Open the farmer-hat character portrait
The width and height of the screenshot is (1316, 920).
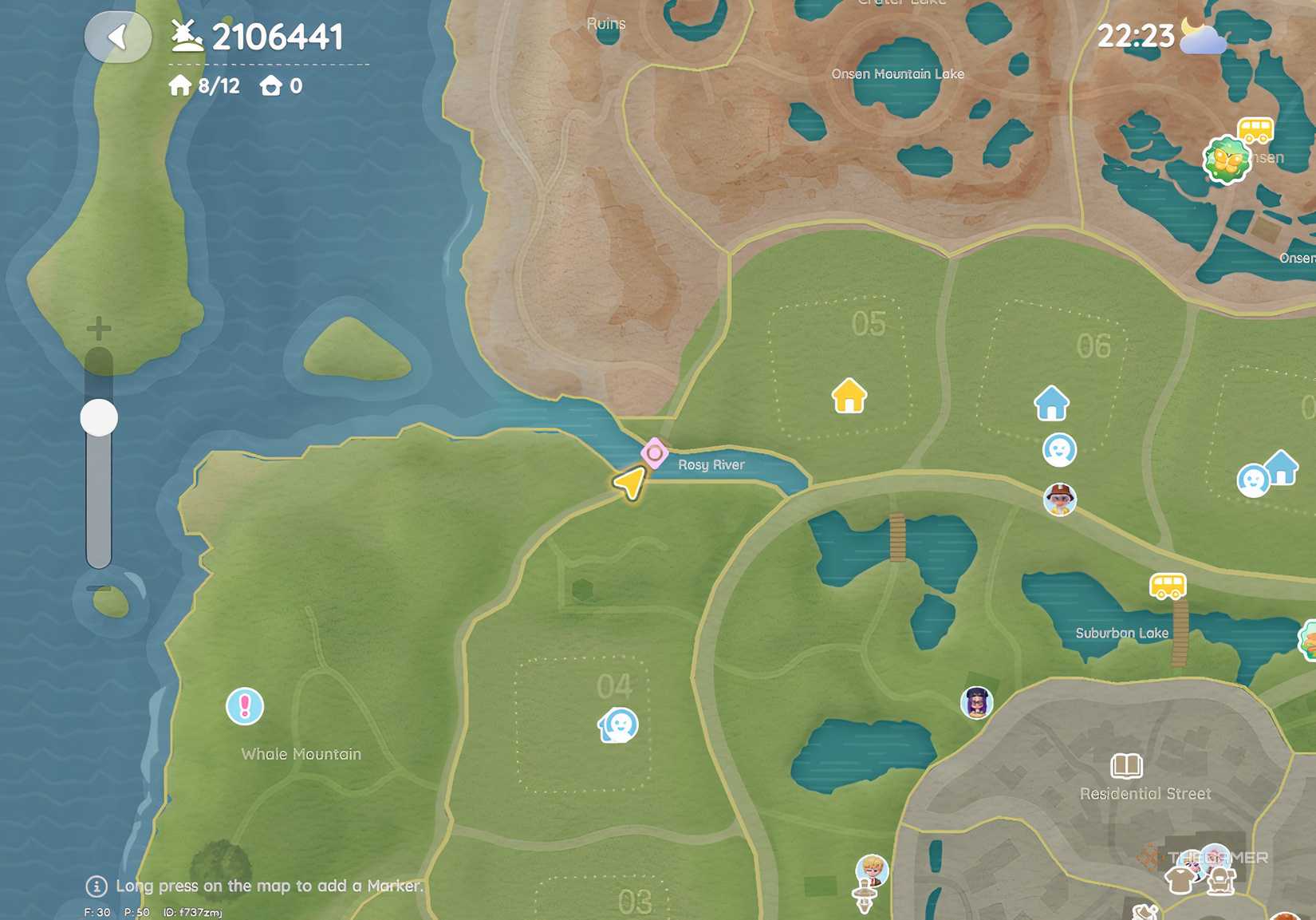click(1058, 499)
